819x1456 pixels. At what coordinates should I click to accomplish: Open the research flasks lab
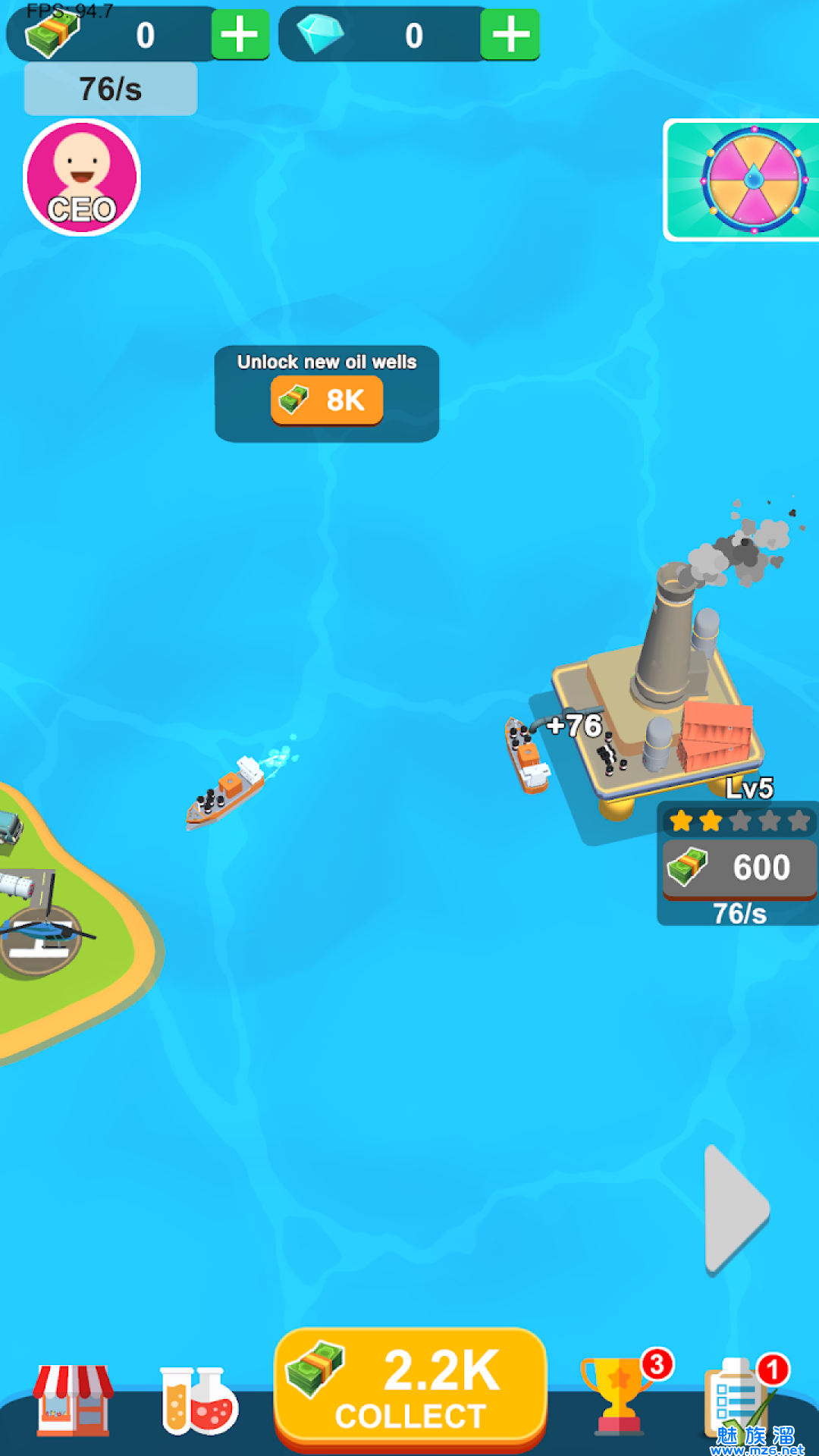coord(199,1401)
